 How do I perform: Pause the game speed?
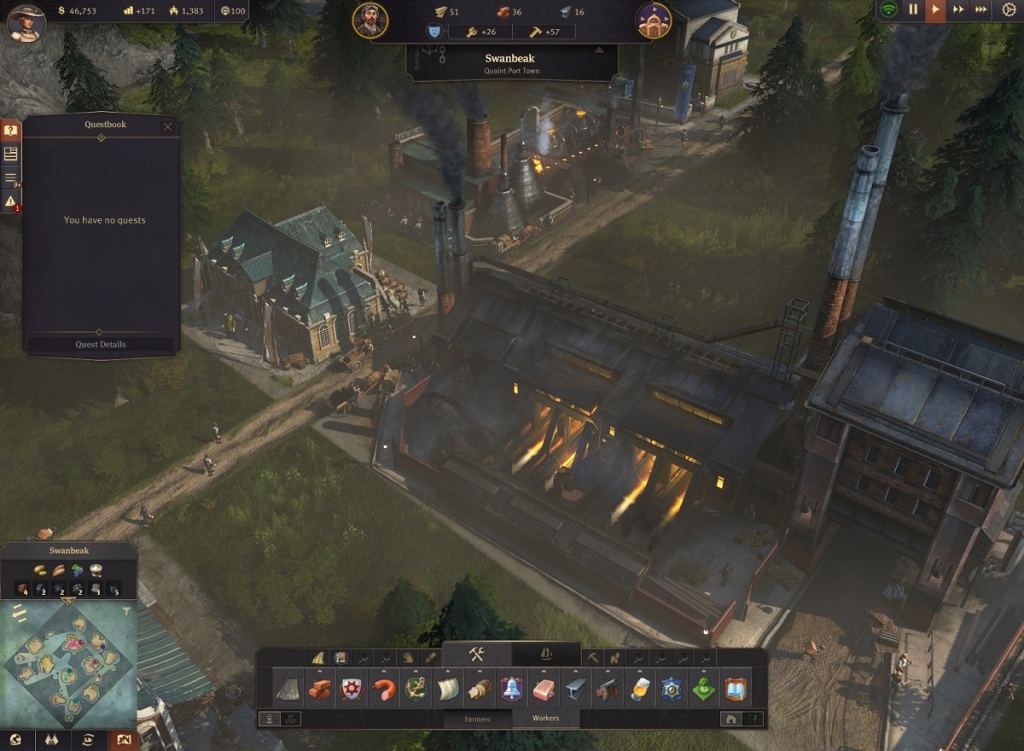pyautogui.click(x=913, y=9)
